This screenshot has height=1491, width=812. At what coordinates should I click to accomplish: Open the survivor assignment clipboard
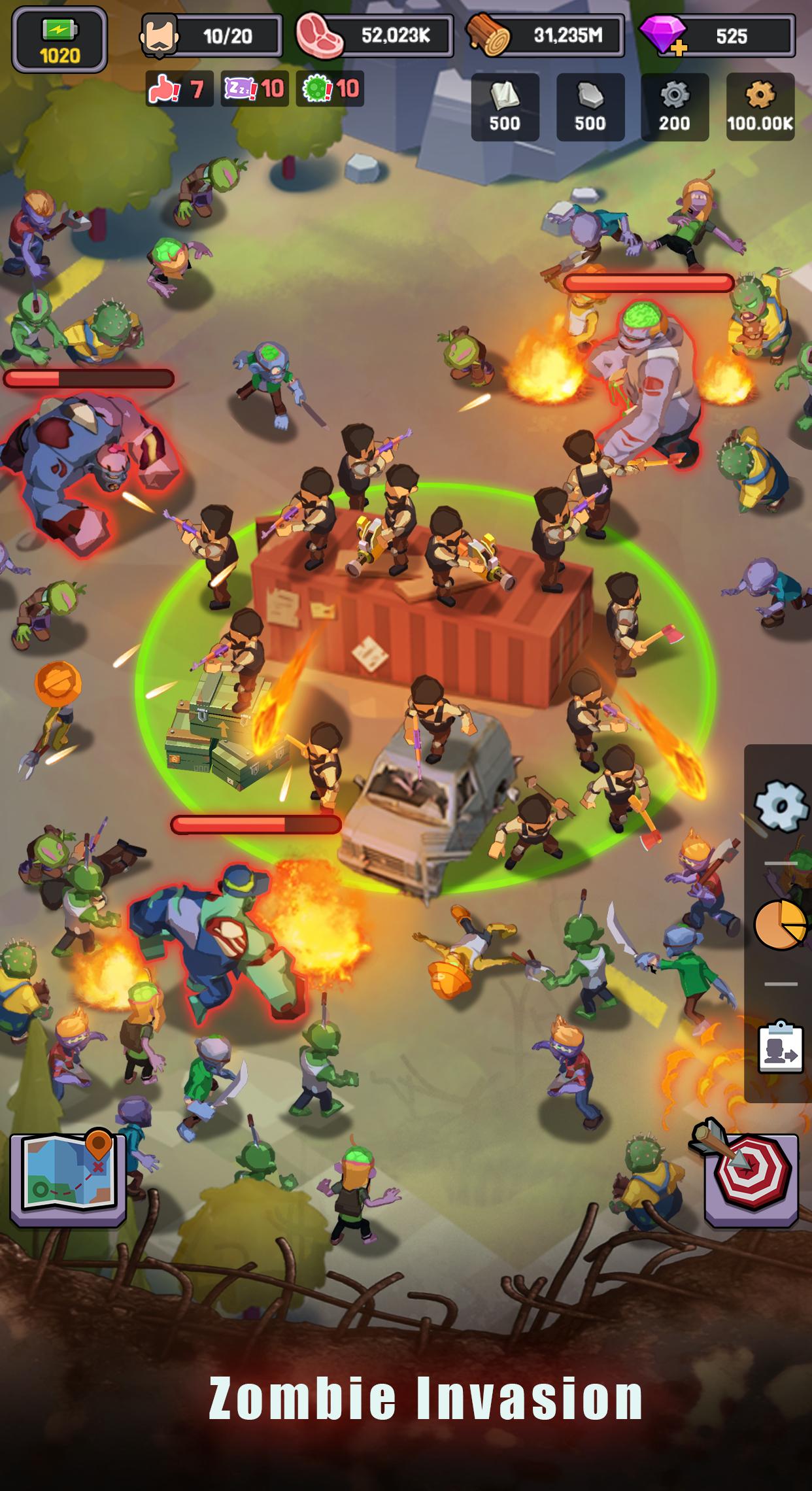(779, 1048)
